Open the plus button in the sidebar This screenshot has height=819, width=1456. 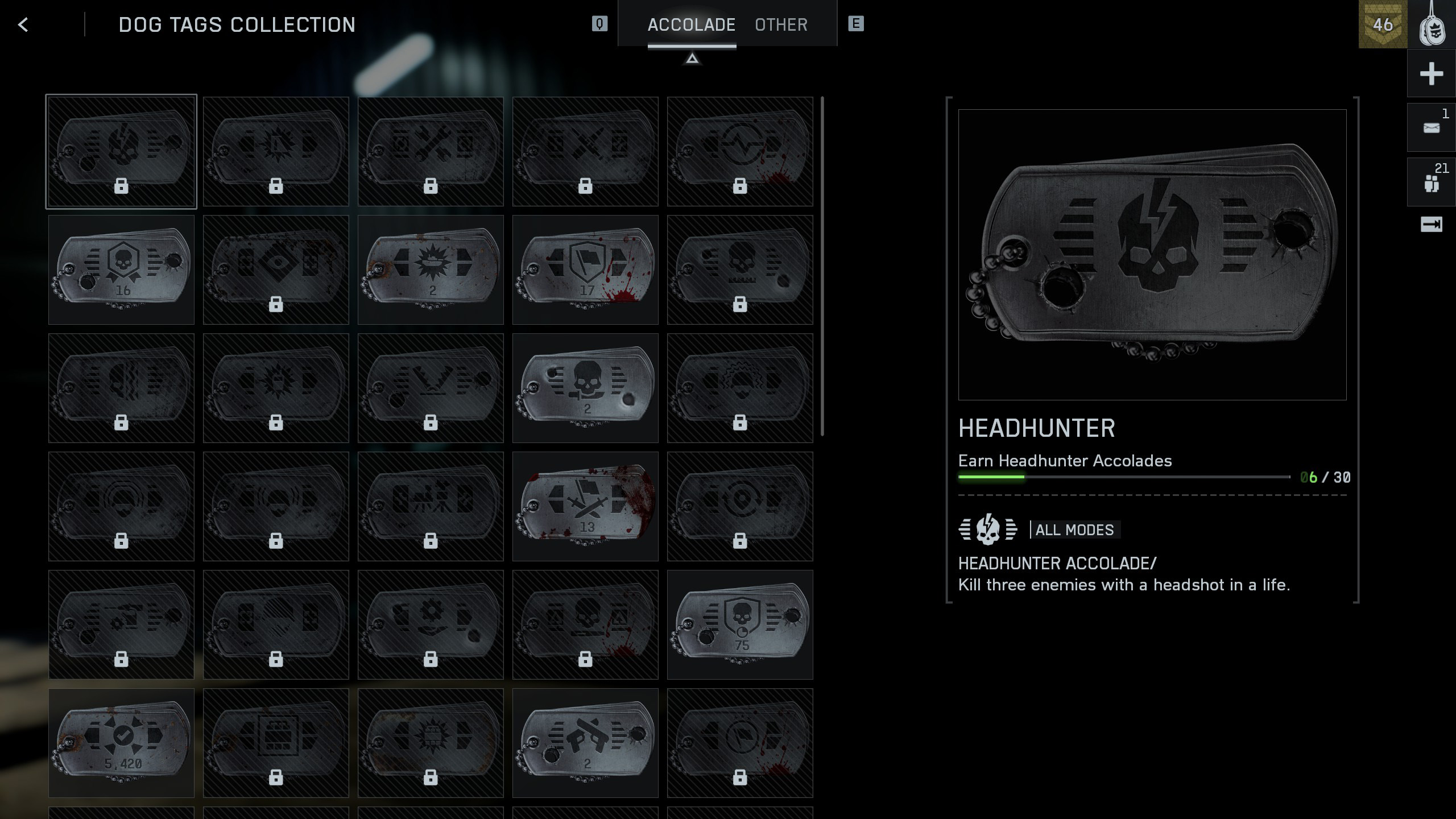[1431, 74]
